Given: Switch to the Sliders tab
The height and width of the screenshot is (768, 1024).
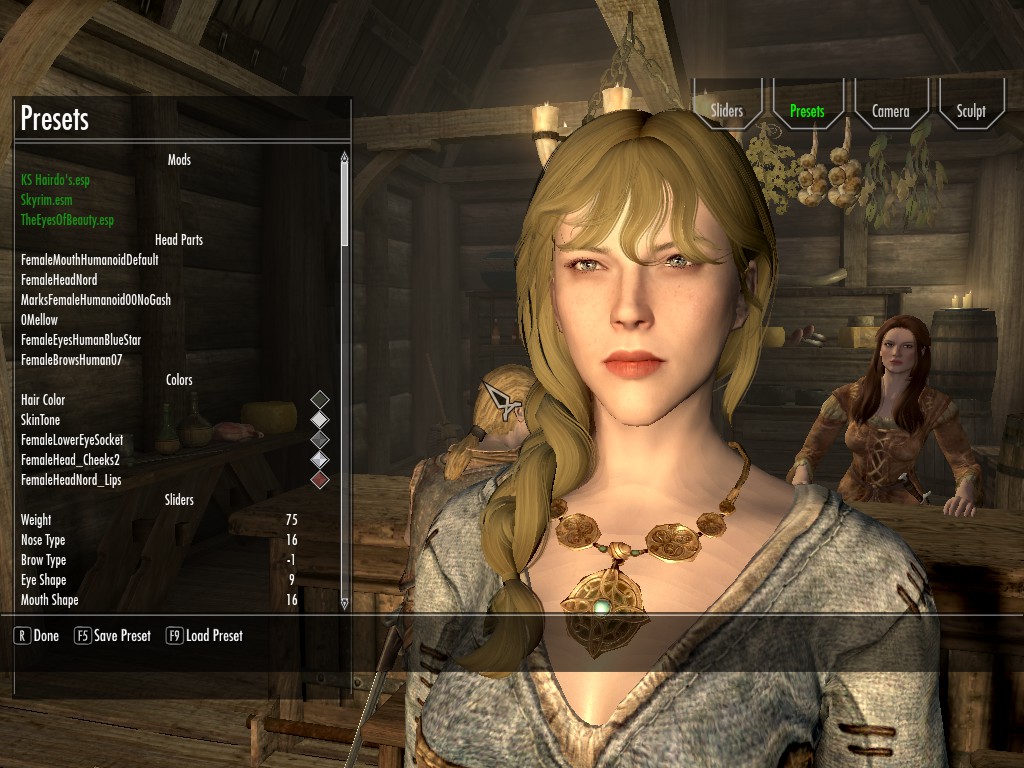Looking at the screenshot, I should pos(727,111).
